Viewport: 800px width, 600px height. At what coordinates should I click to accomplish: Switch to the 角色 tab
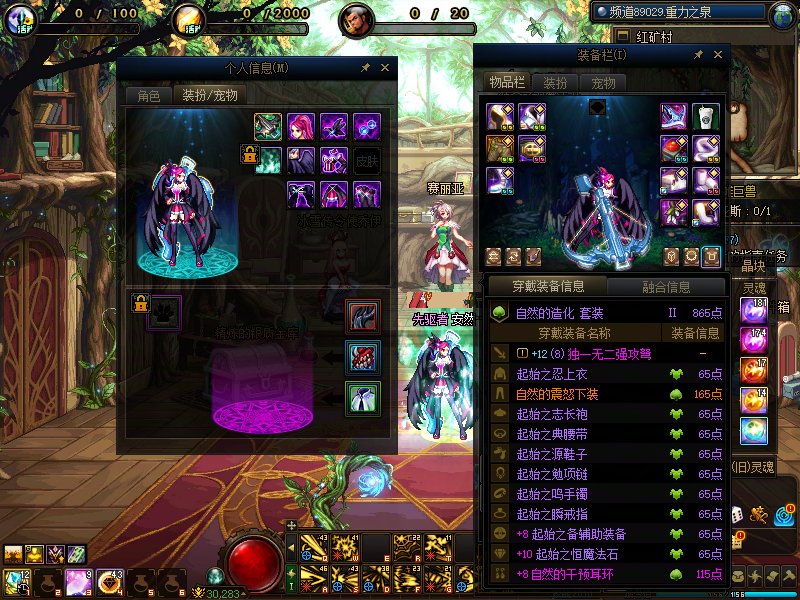click(x=148, y=96)
